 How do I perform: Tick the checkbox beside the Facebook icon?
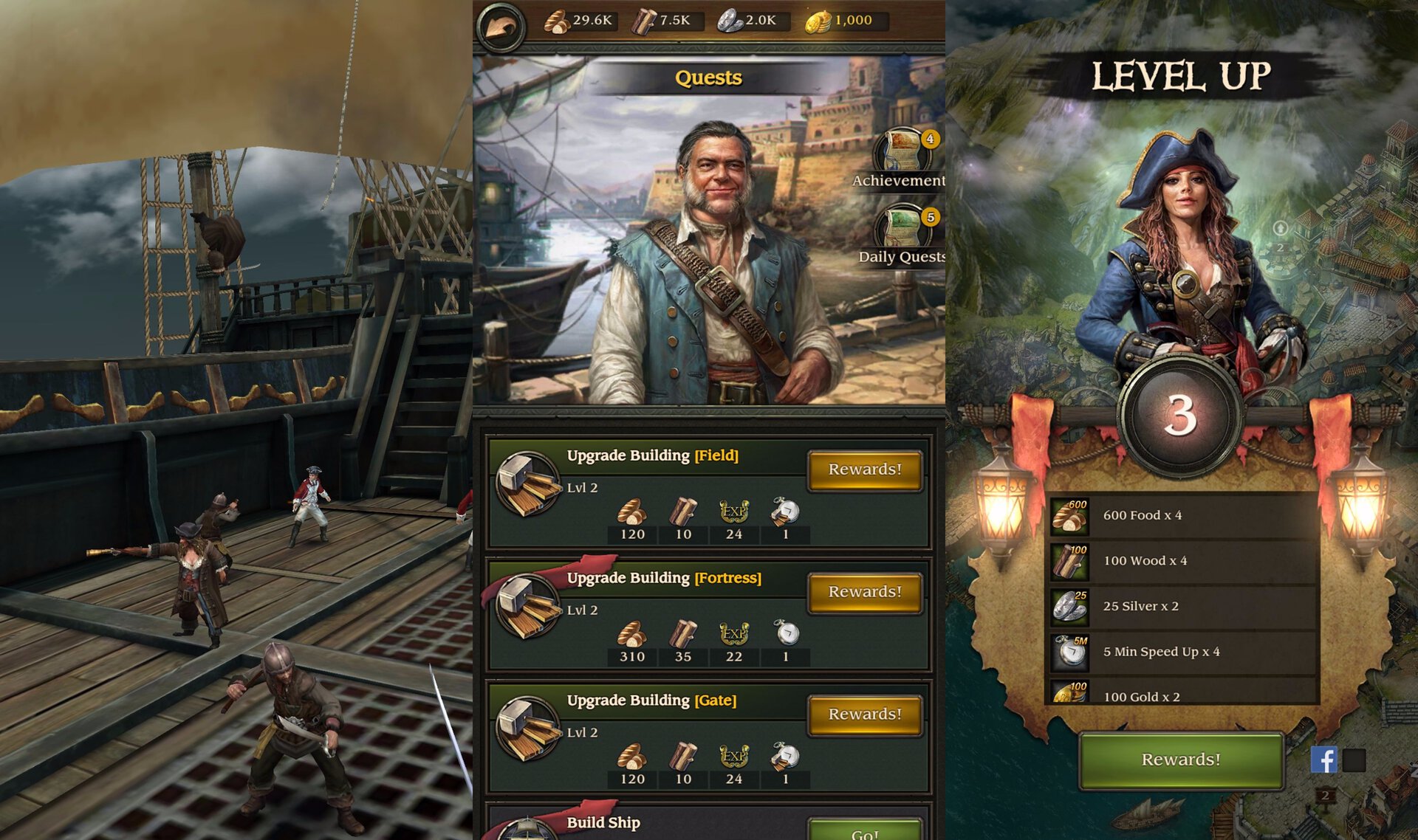coord(1354,760)
